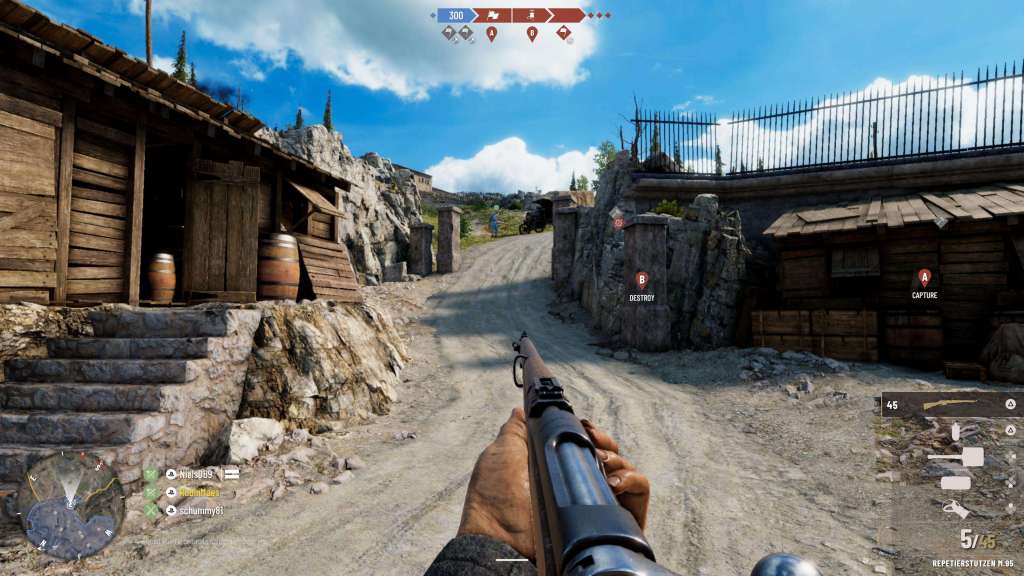The image size is (1024, 576).
Task: Click the circular minimap
Action: 70,505
